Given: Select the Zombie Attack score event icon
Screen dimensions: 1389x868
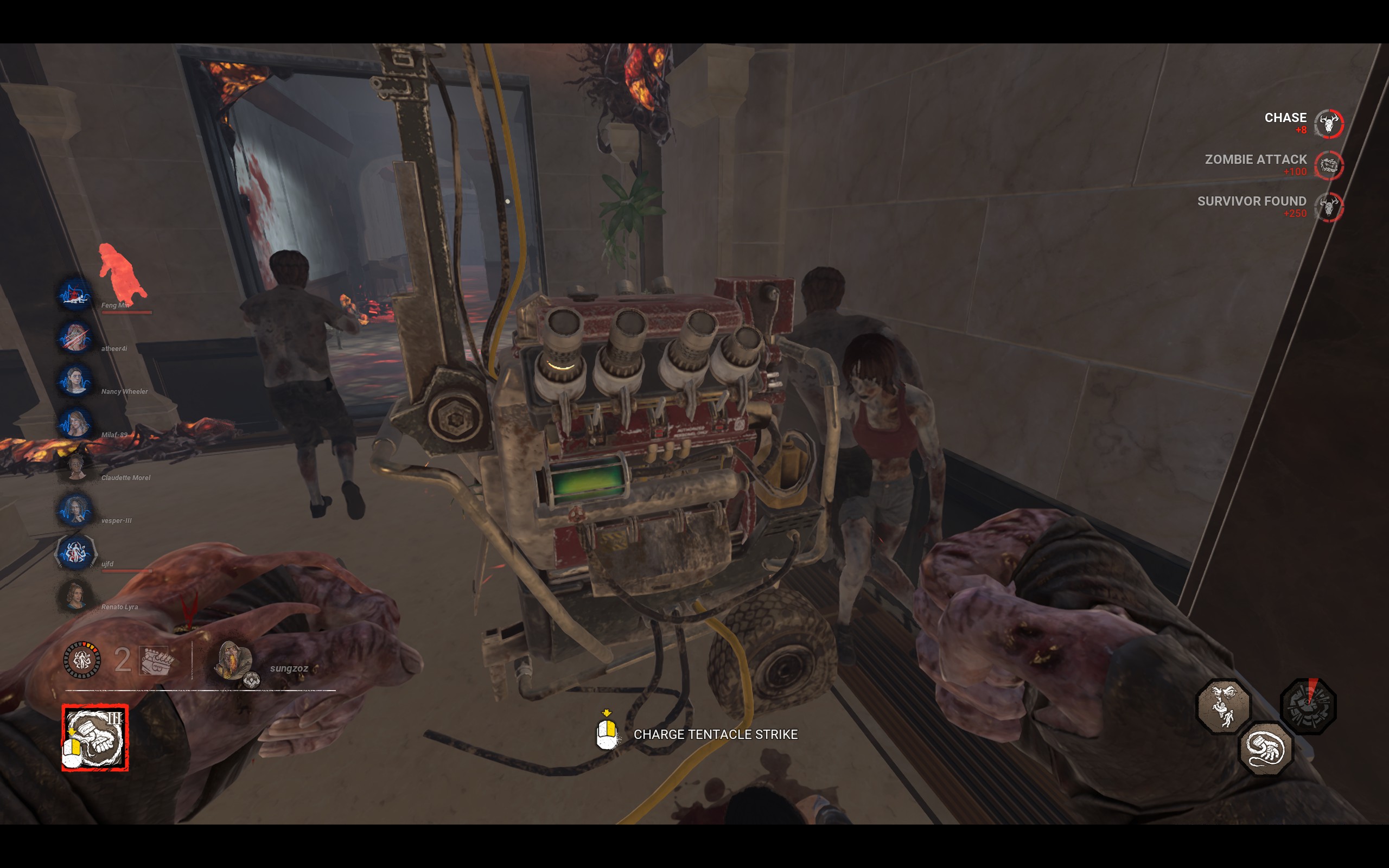Looking at the screenshot, I should click(1329, 165).
